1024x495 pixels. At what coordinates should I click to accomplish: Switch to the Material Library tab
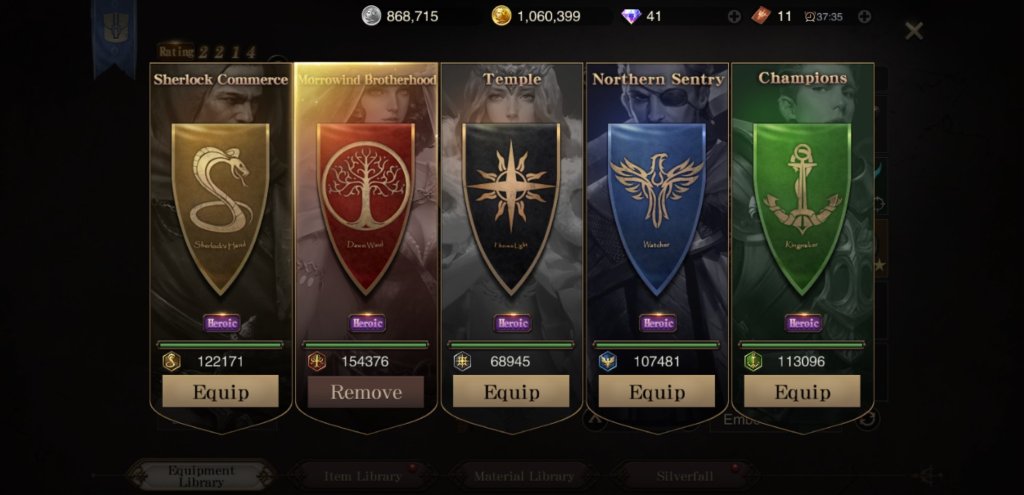pyautogui.click(x=524, y=476)
